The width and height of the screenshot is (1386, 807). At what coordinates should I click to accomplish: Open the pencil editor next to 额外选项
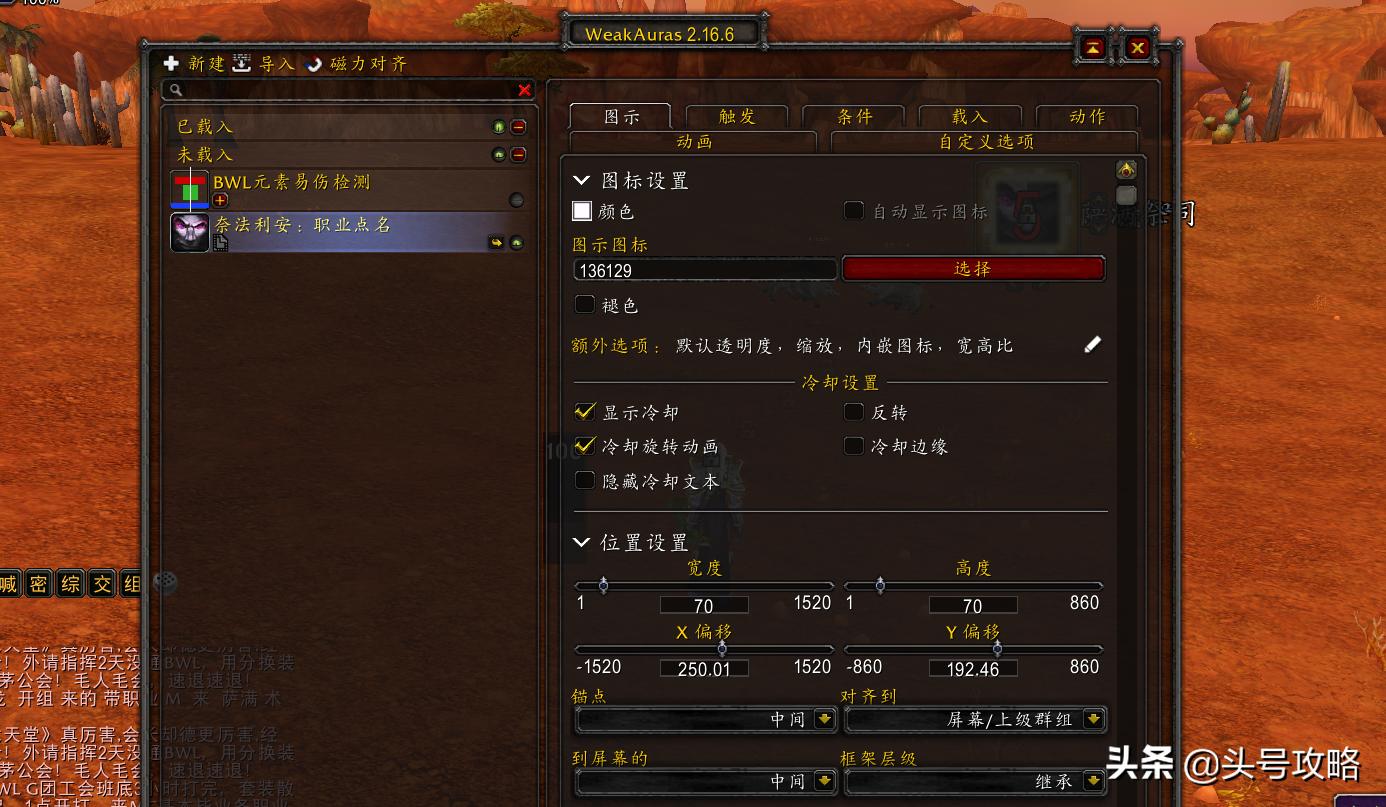click(1092, 344)
